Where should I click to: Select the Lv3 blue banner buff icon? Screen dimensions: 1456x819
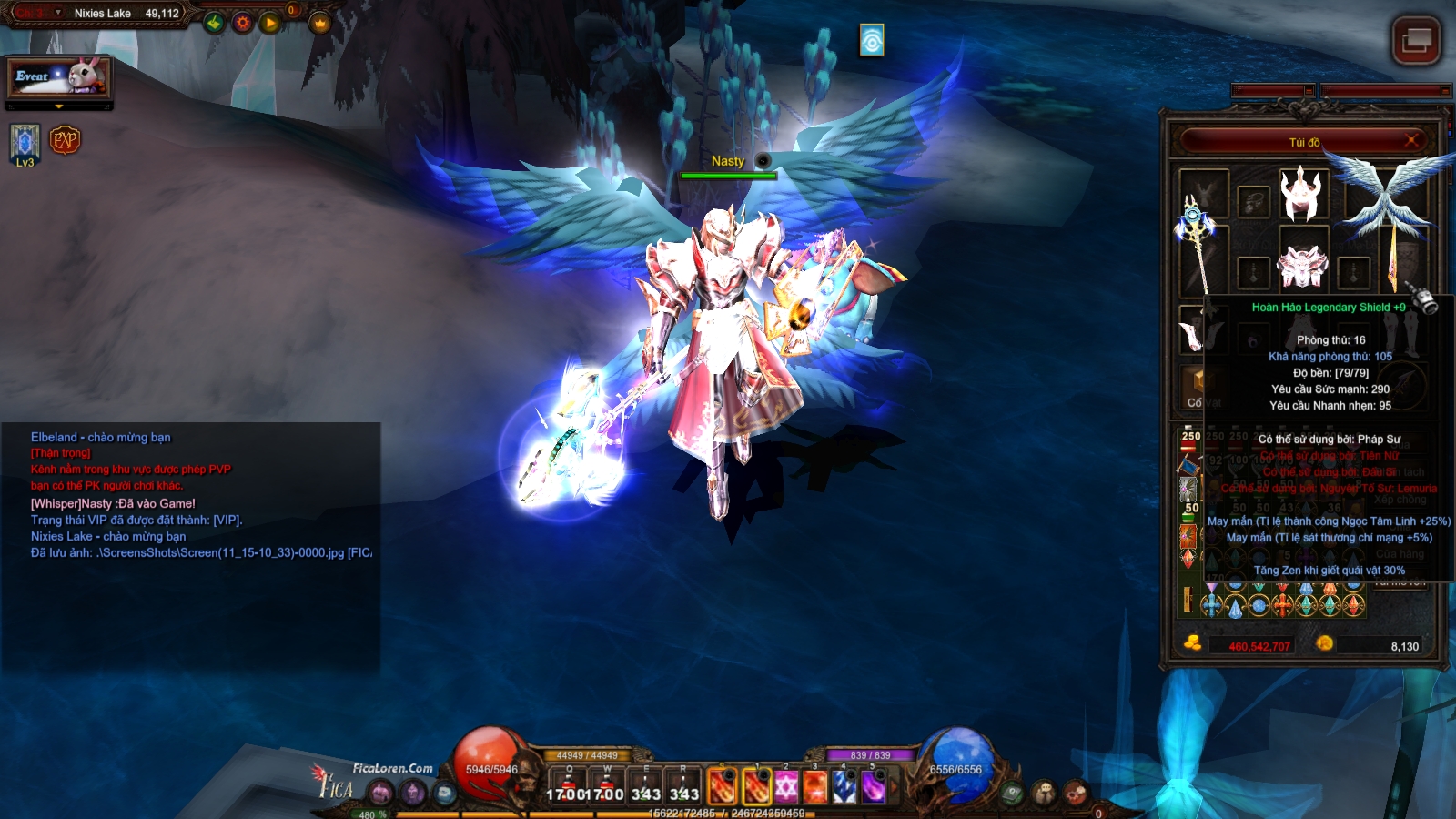click(x=25, y=142)
